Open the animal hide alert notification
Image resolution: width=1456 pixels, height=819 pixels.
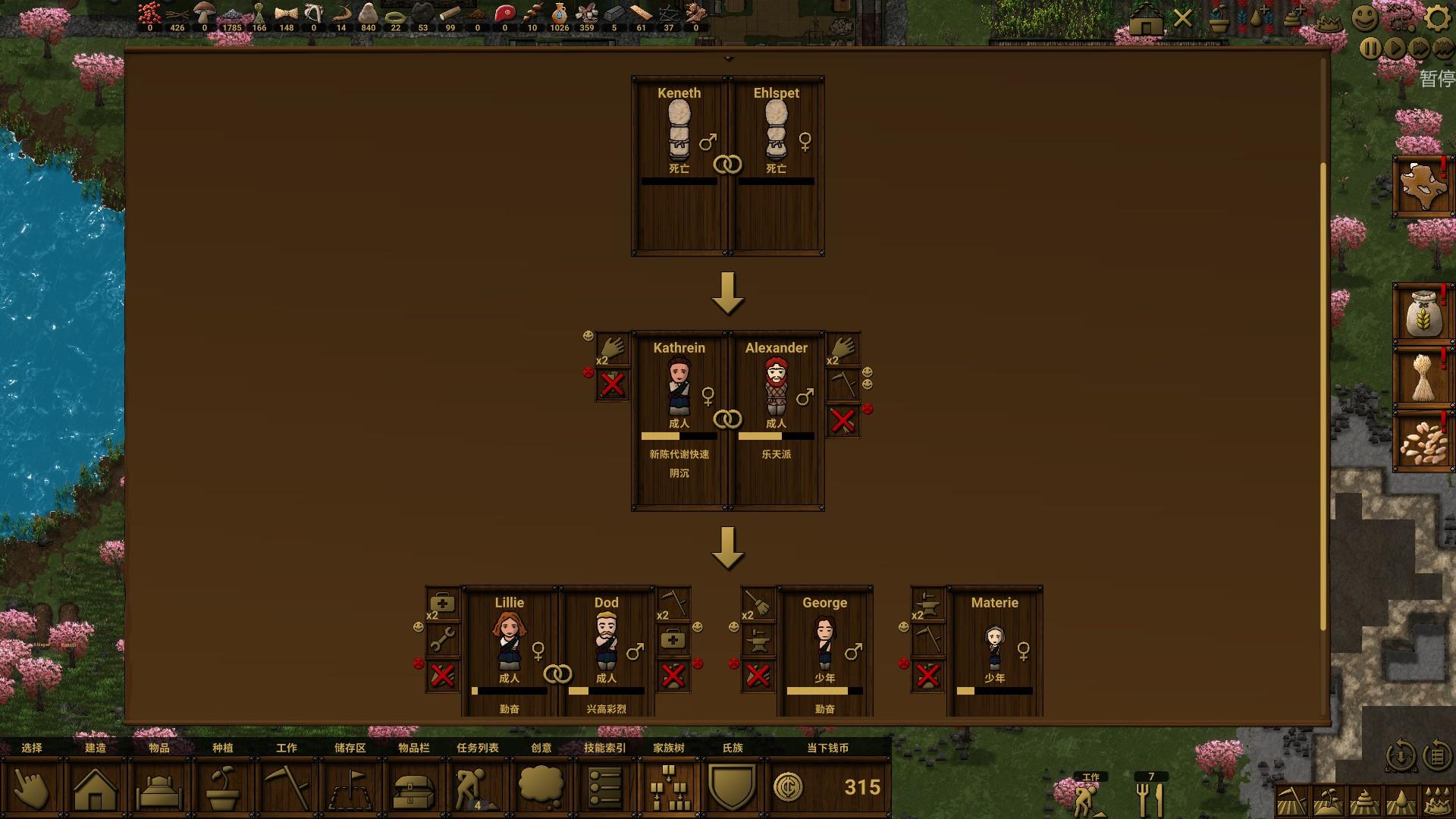1422,187
